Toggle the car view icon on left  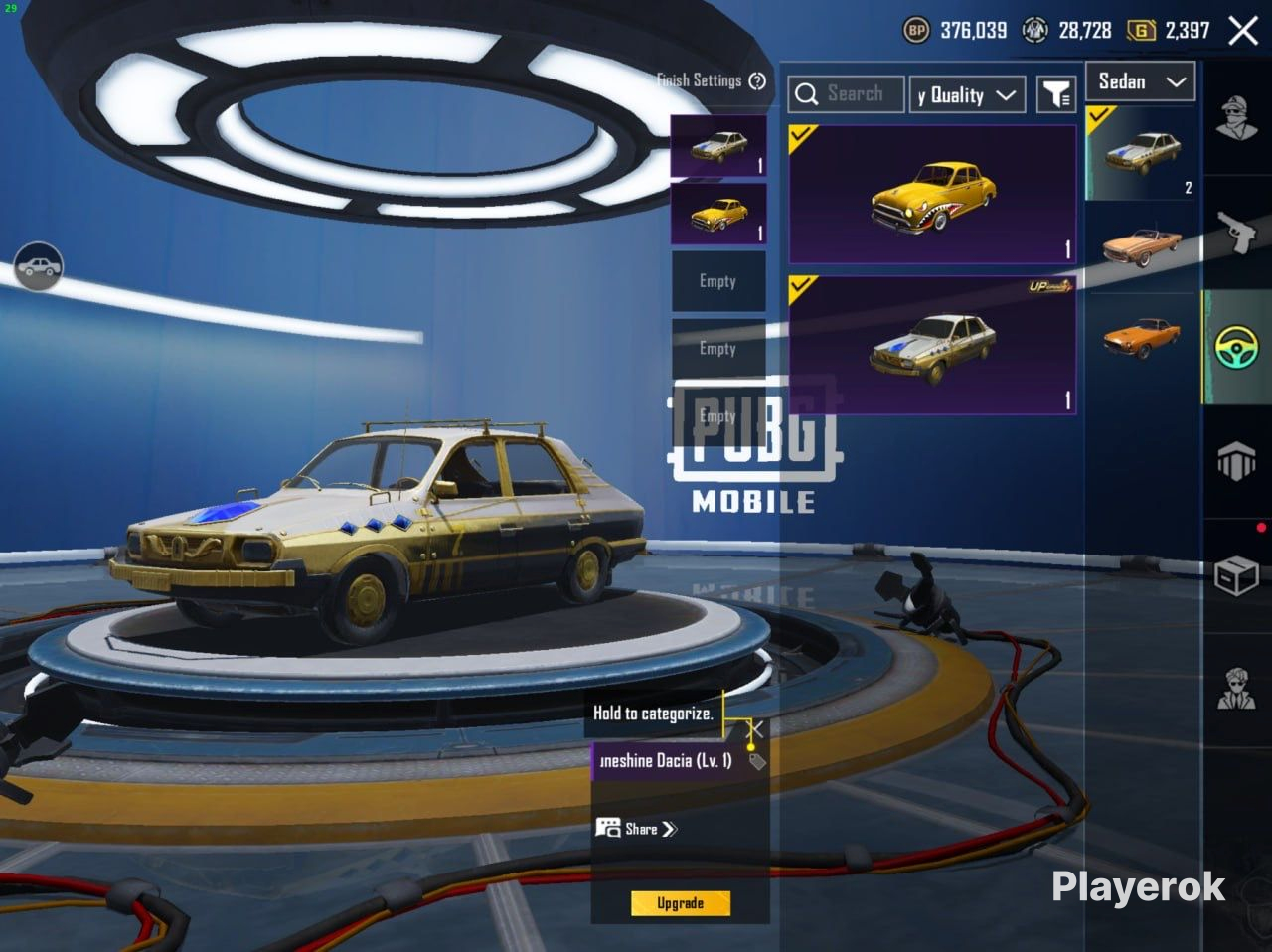click(39, 266)
